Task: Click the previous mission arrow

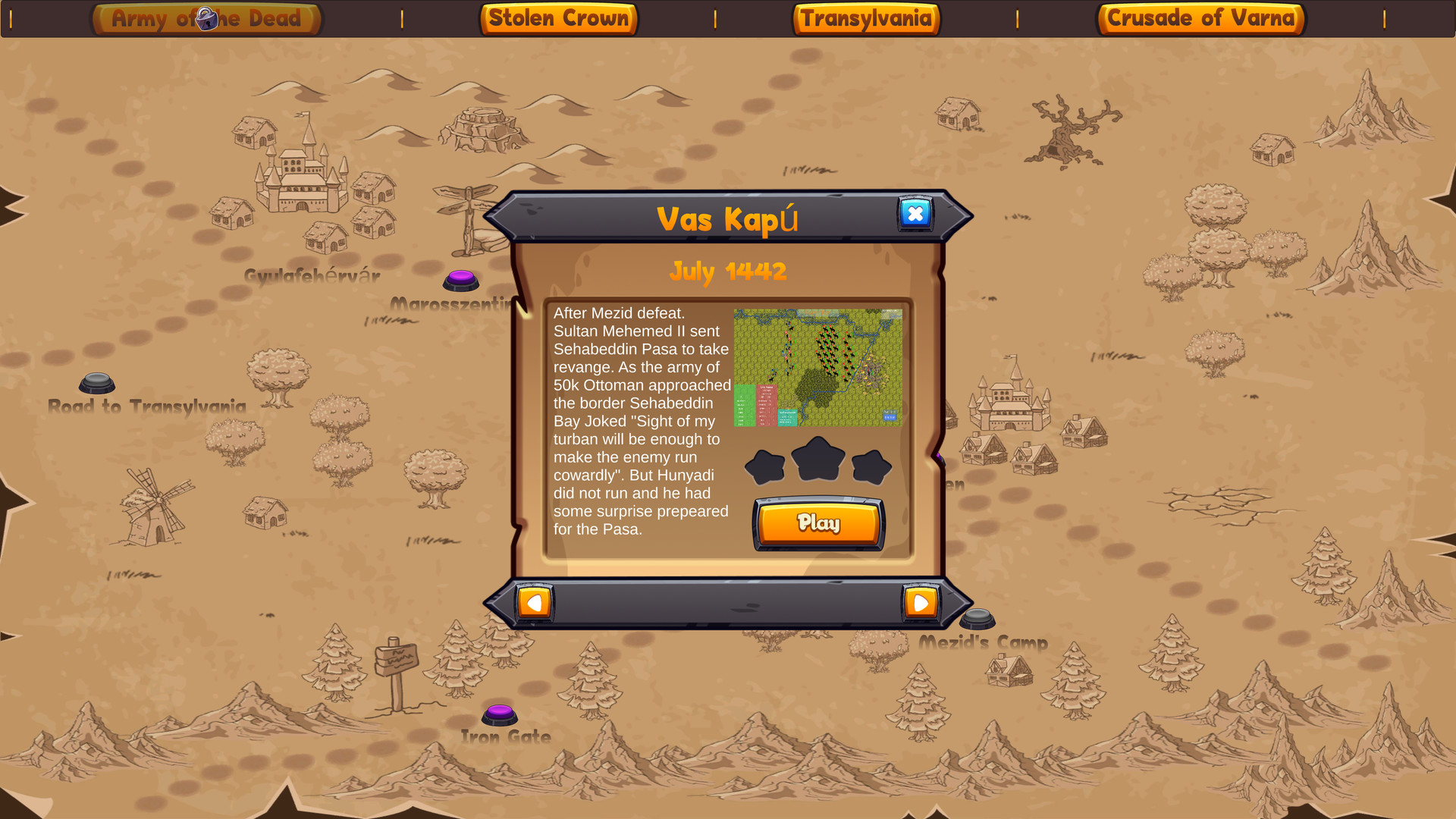Action: (x=535, y=602)
